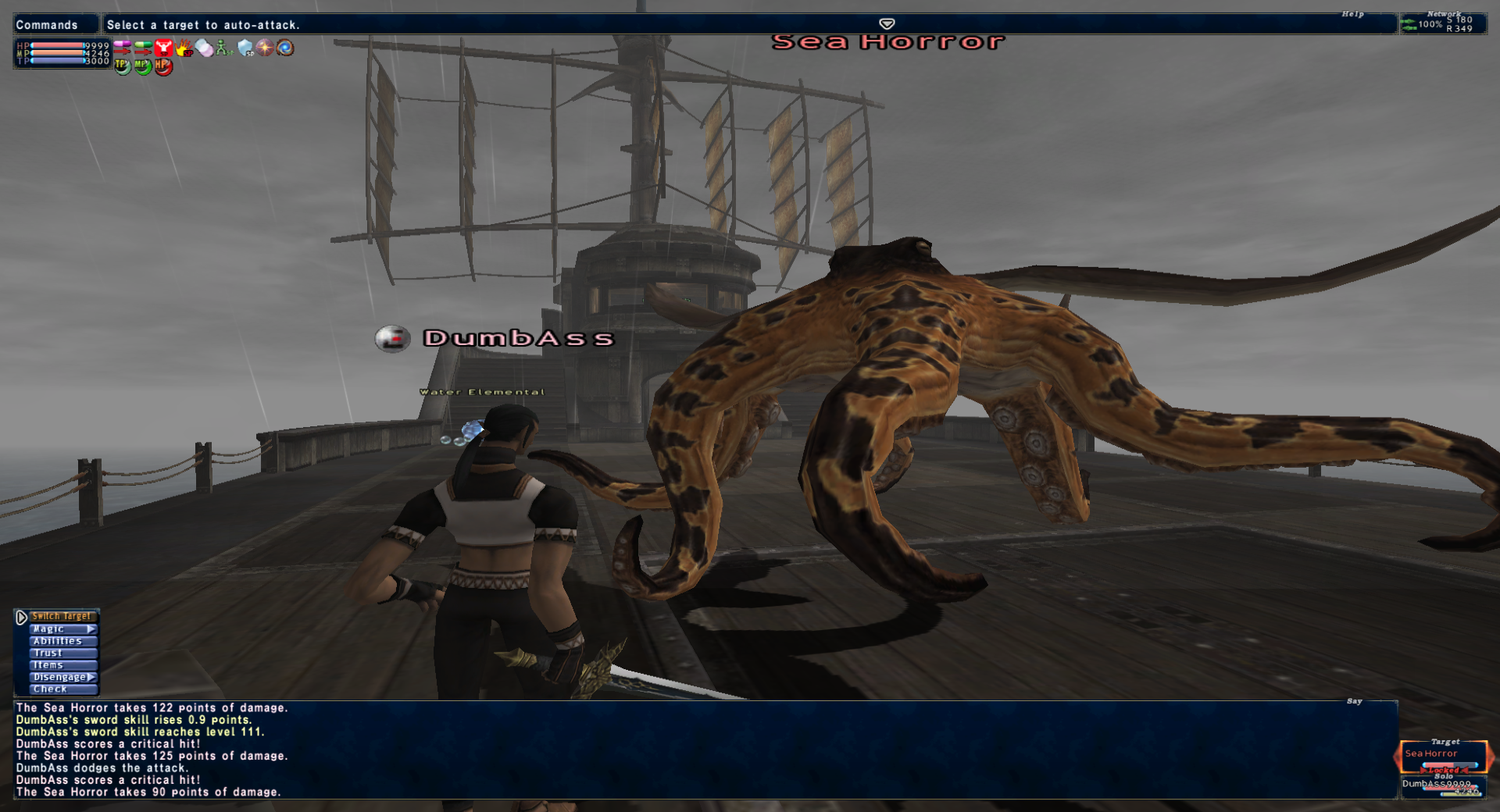The image size is (1500, 812).
Task: Click the red weightlifter SP status icon
Action: coord(163,48)
